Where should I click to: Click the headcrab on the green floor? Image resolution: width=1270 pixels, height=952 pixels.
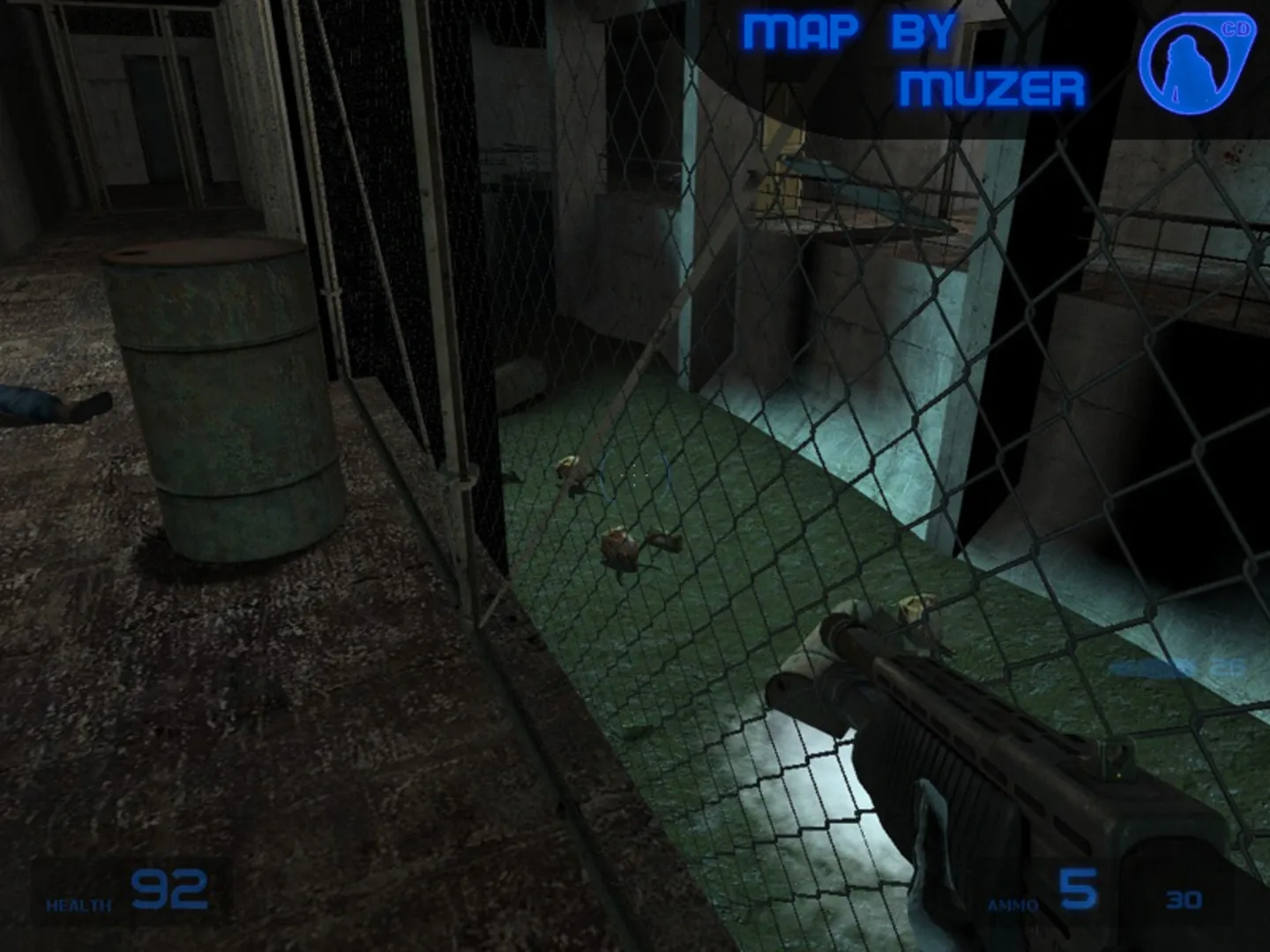(622, 547)
